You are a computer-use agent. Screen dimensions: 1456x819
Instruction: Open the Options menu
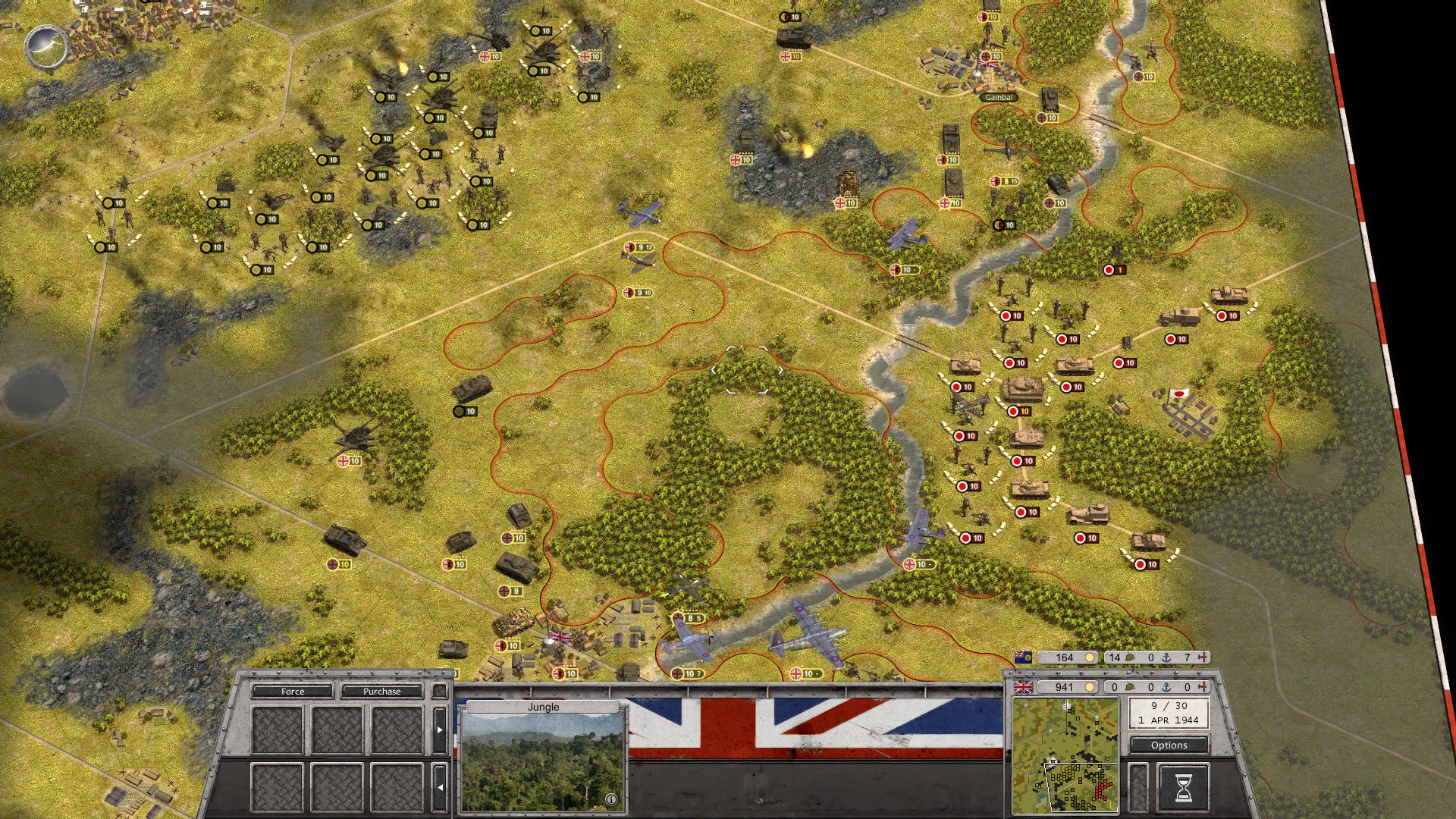1169,745
